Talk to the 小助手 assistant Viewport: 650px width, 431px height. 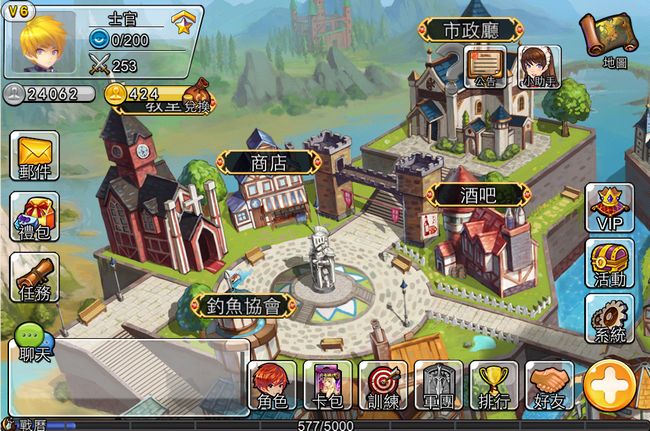point(538,68)
